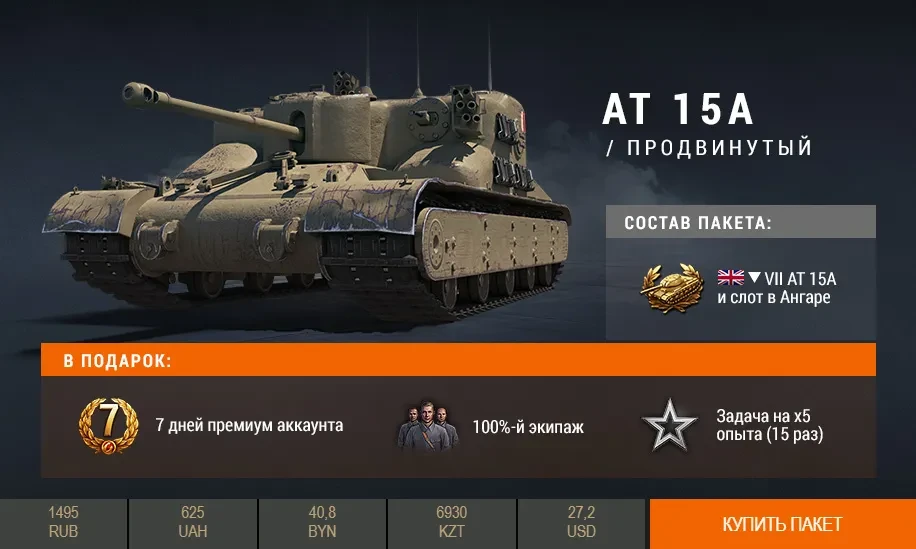Select the 6930 KZT price cell
916x549 pixels.
point(452,524)
